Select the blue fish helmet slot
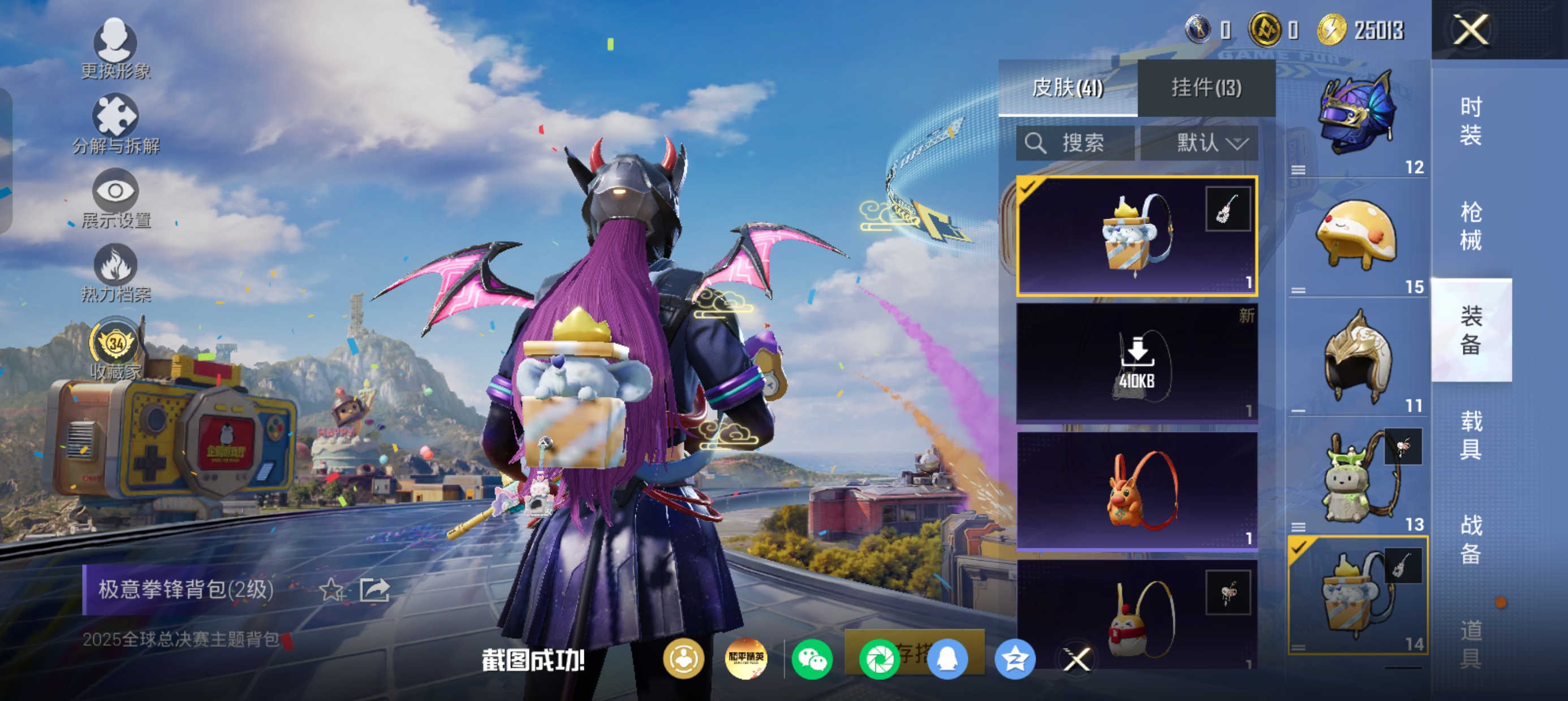The width and height of the screenshot is (1568, 701). pos(1357,117)
